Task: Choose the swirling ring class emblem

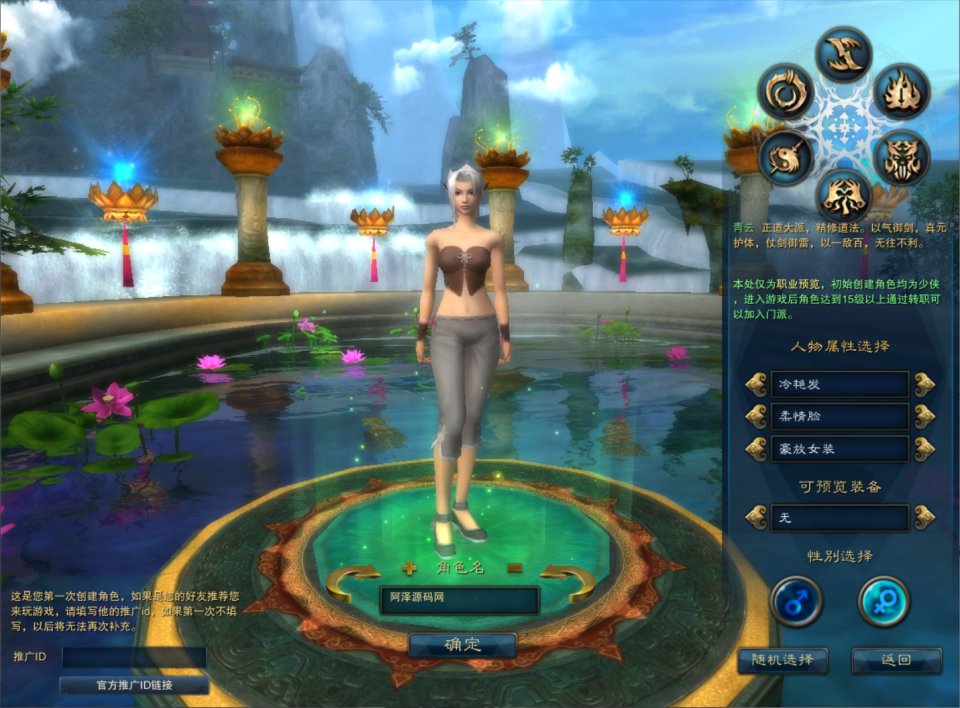Action: click(785, 91)
